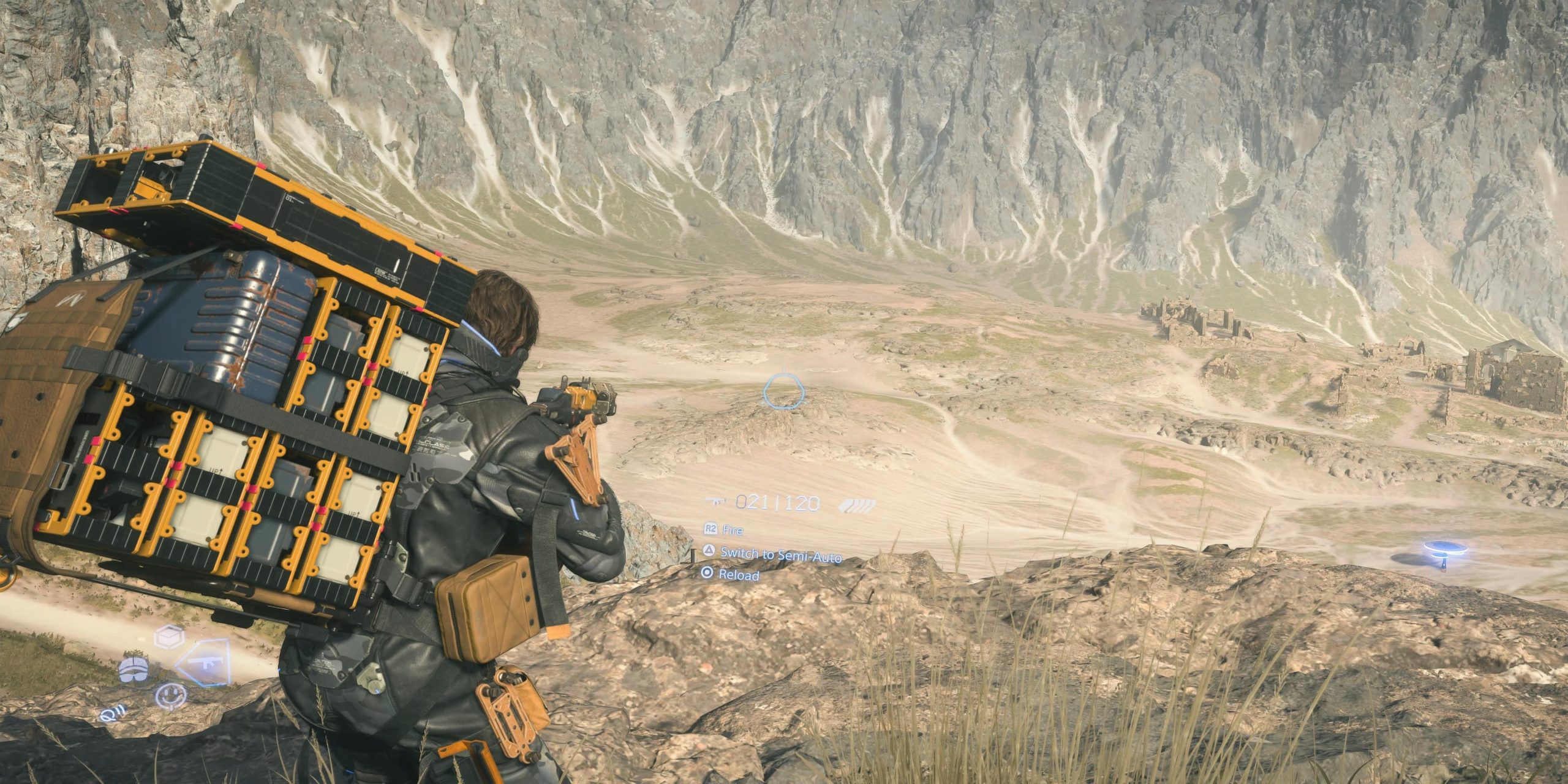Image resolution: width=1568 pixels, height=784 pixels.
Task: Select the cargo box icon
Action: click(x=168, y=638)
